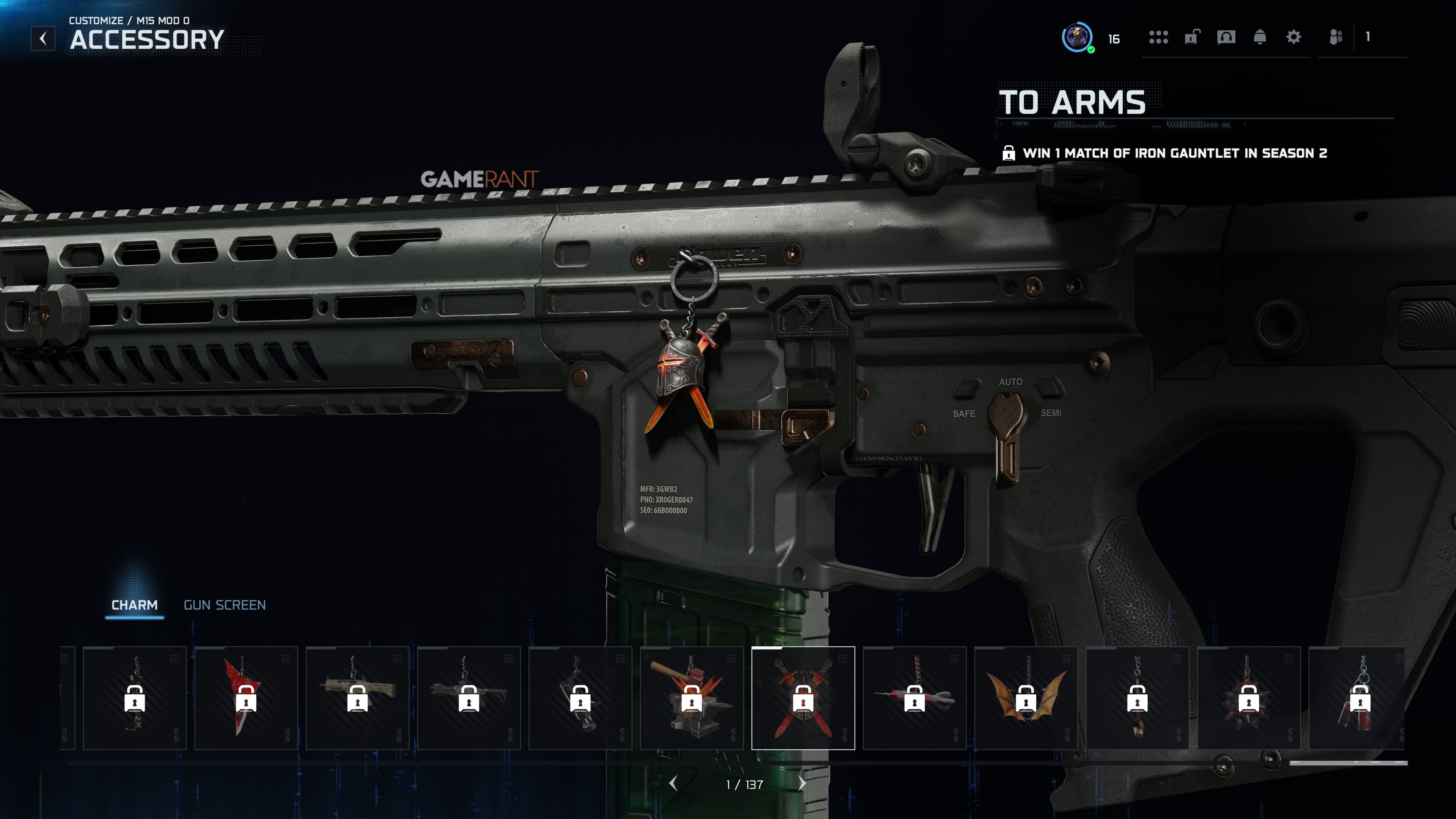This screenshot has height=819, width=1456.
Task: Select the crossed swords helmet charm
Action: 803,698
